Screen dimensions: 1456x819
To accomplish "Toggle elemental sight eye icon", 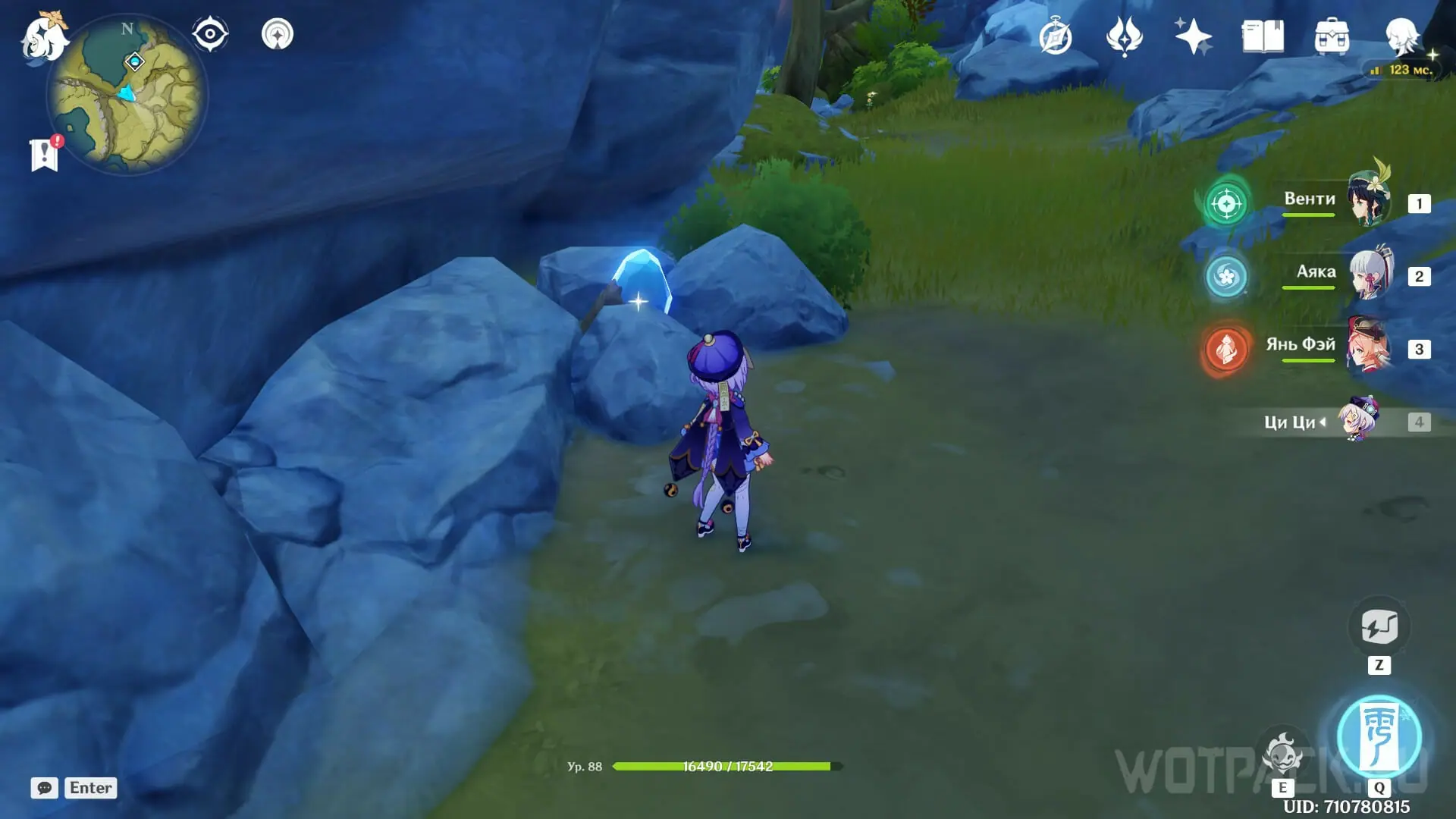I will pyautogui.click(x=210, y=34).
